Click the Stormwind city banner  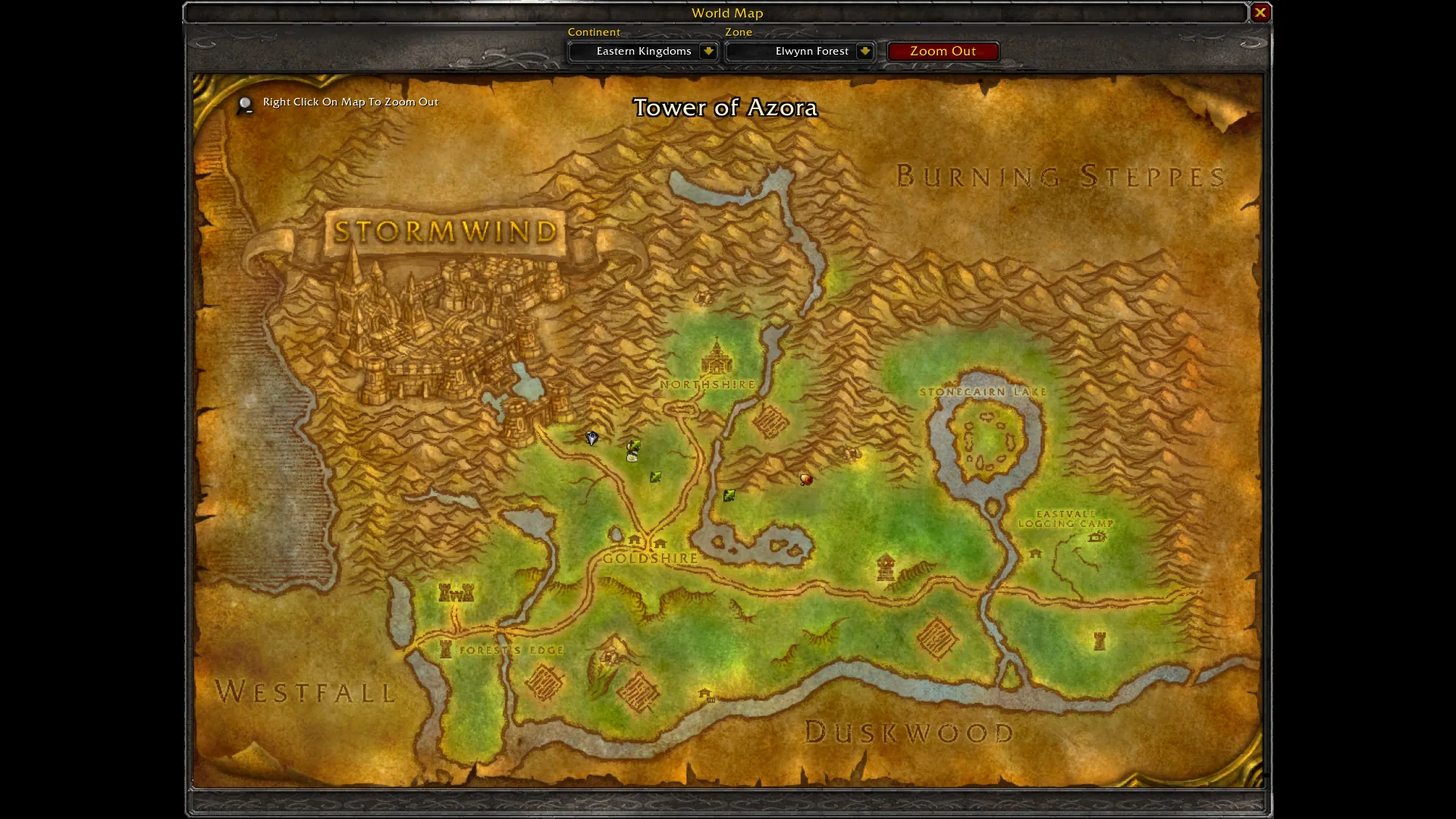445,231
